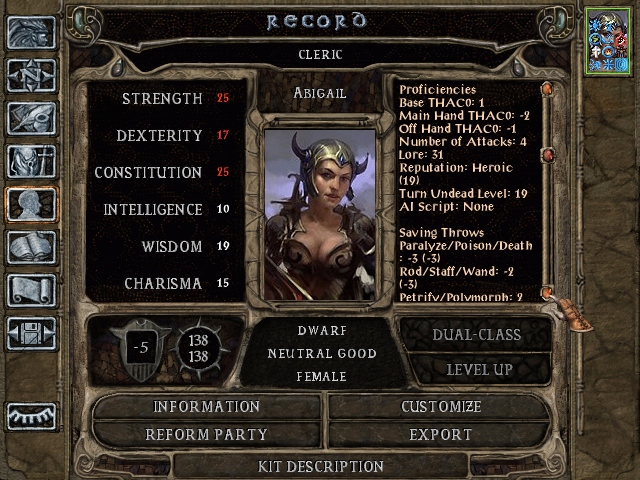Click the down arrow of stats scrollbar
Screen dimensions: 640x480
pyautogui.click(x=548, y=292)
